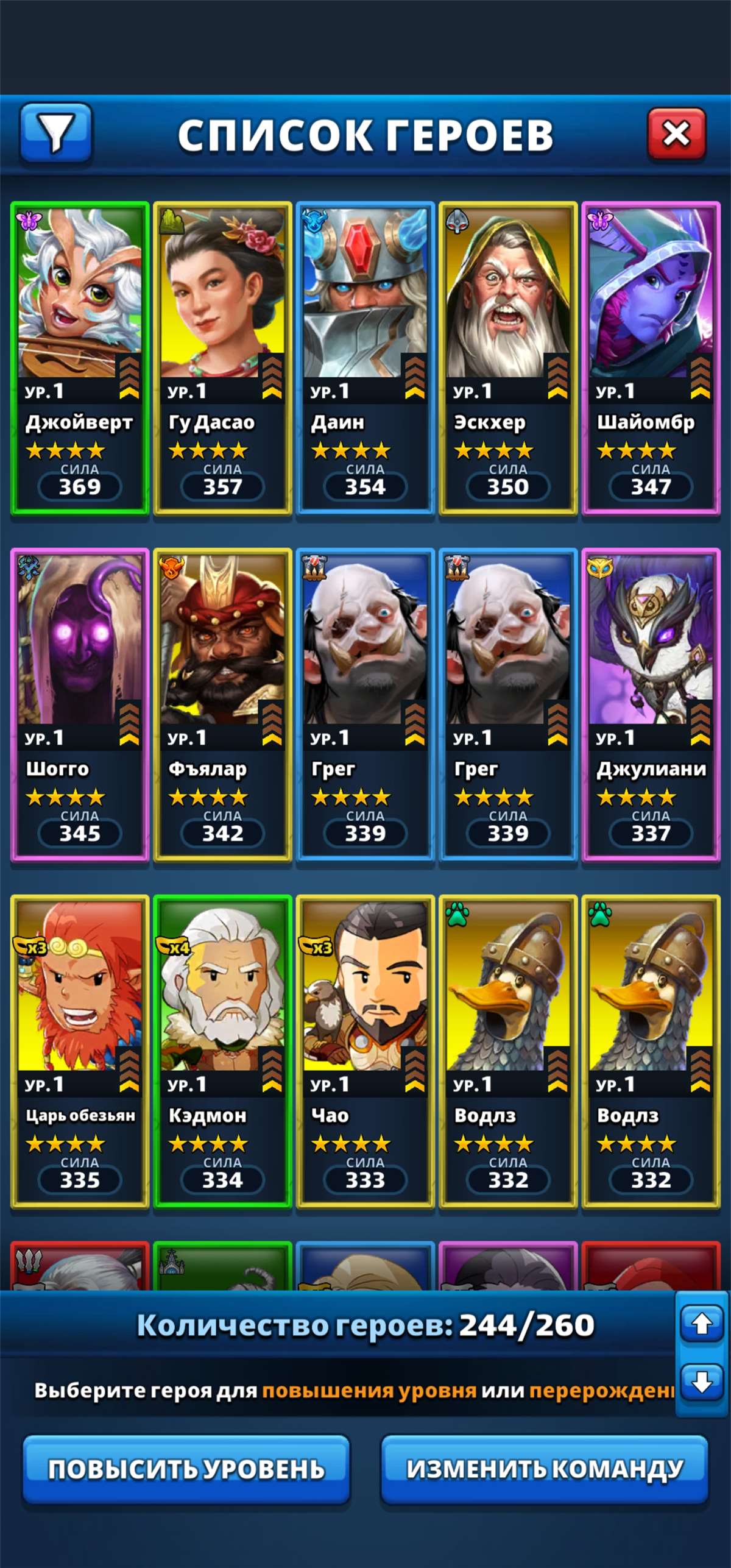
Task: Close the hero list
Action: point(676,133)
